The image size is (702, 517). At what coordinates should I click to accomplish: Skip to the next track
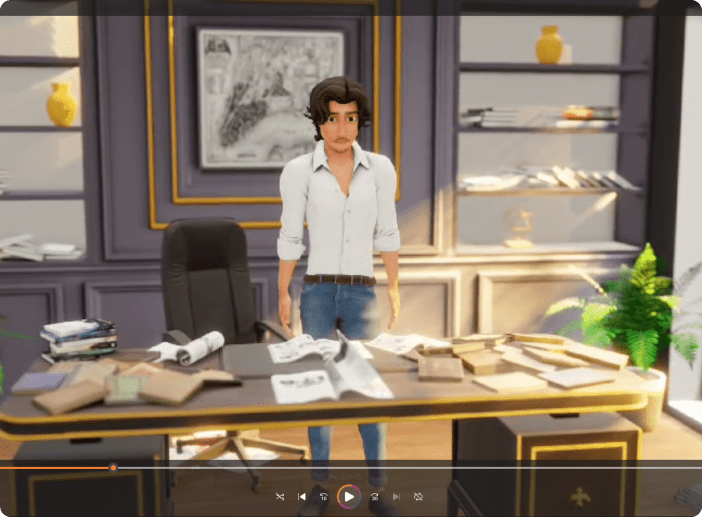coord(396,496)
